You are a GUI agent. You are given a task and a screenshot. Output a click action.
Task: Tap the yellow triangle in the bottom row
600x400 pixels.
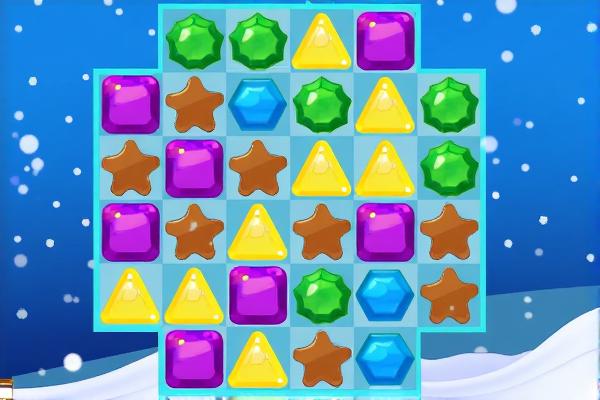[257, 359]
